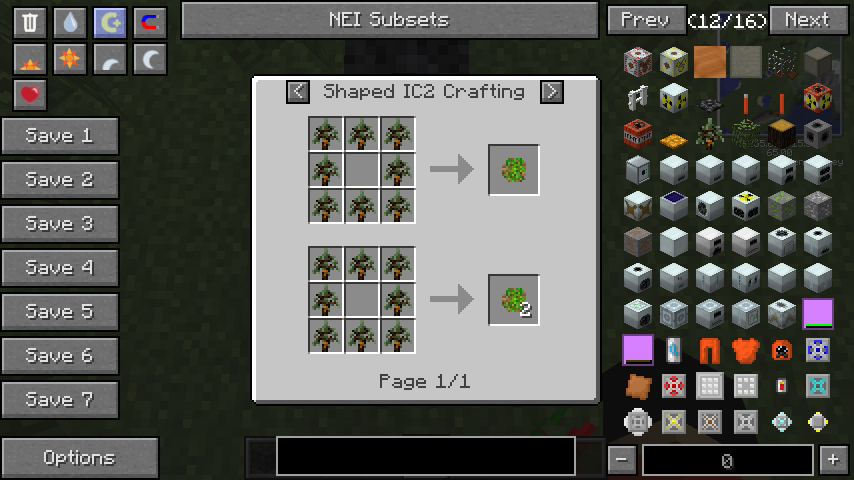Image resolution: width=854 pixels, height=480 pixels.
Task: Switch game mode with the C+ icon
Action: [x=110, y=22]
